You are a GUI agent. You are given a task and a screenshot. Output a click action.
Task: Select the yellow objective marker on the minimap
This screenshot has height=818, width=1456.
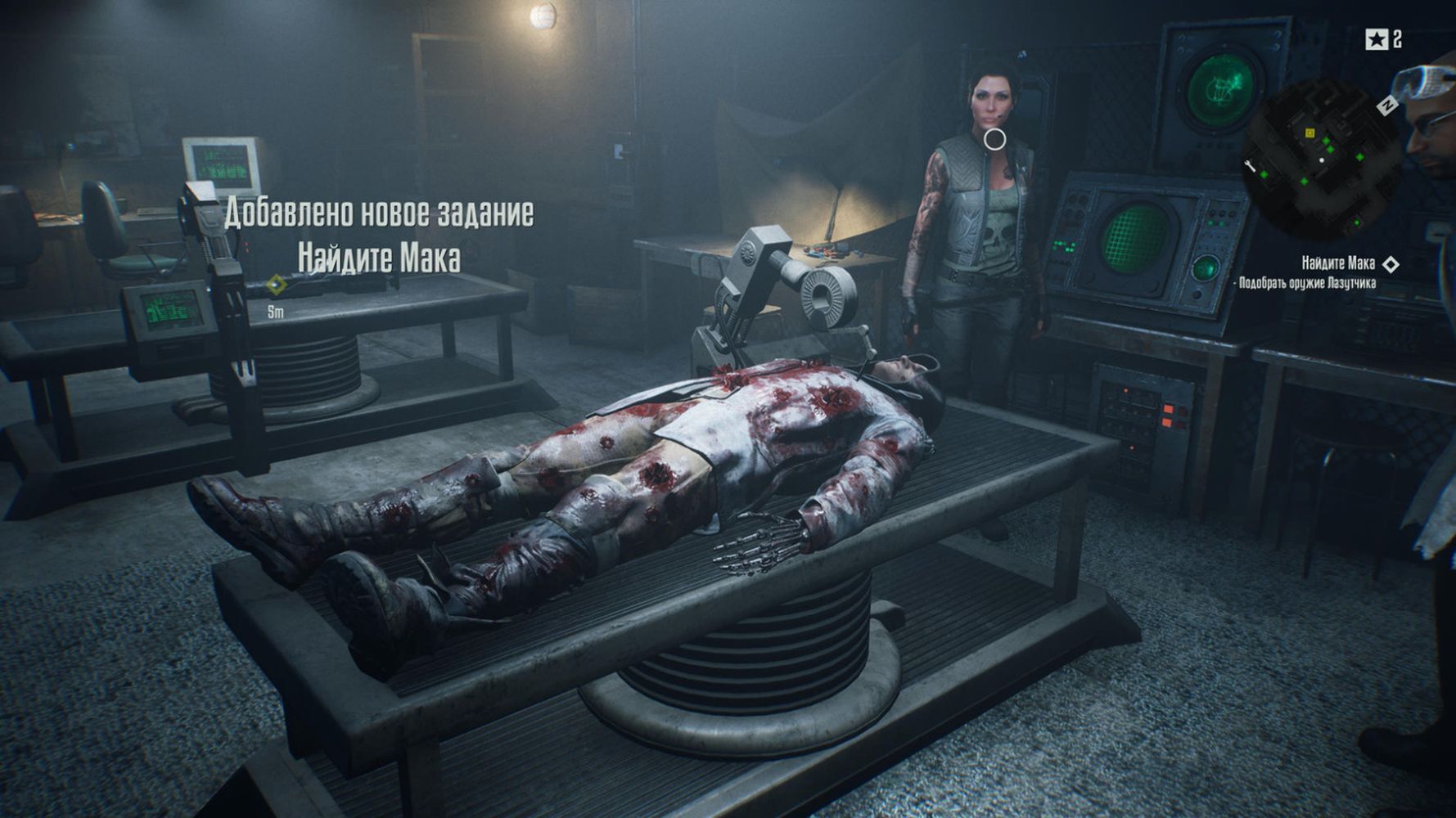1309,133
